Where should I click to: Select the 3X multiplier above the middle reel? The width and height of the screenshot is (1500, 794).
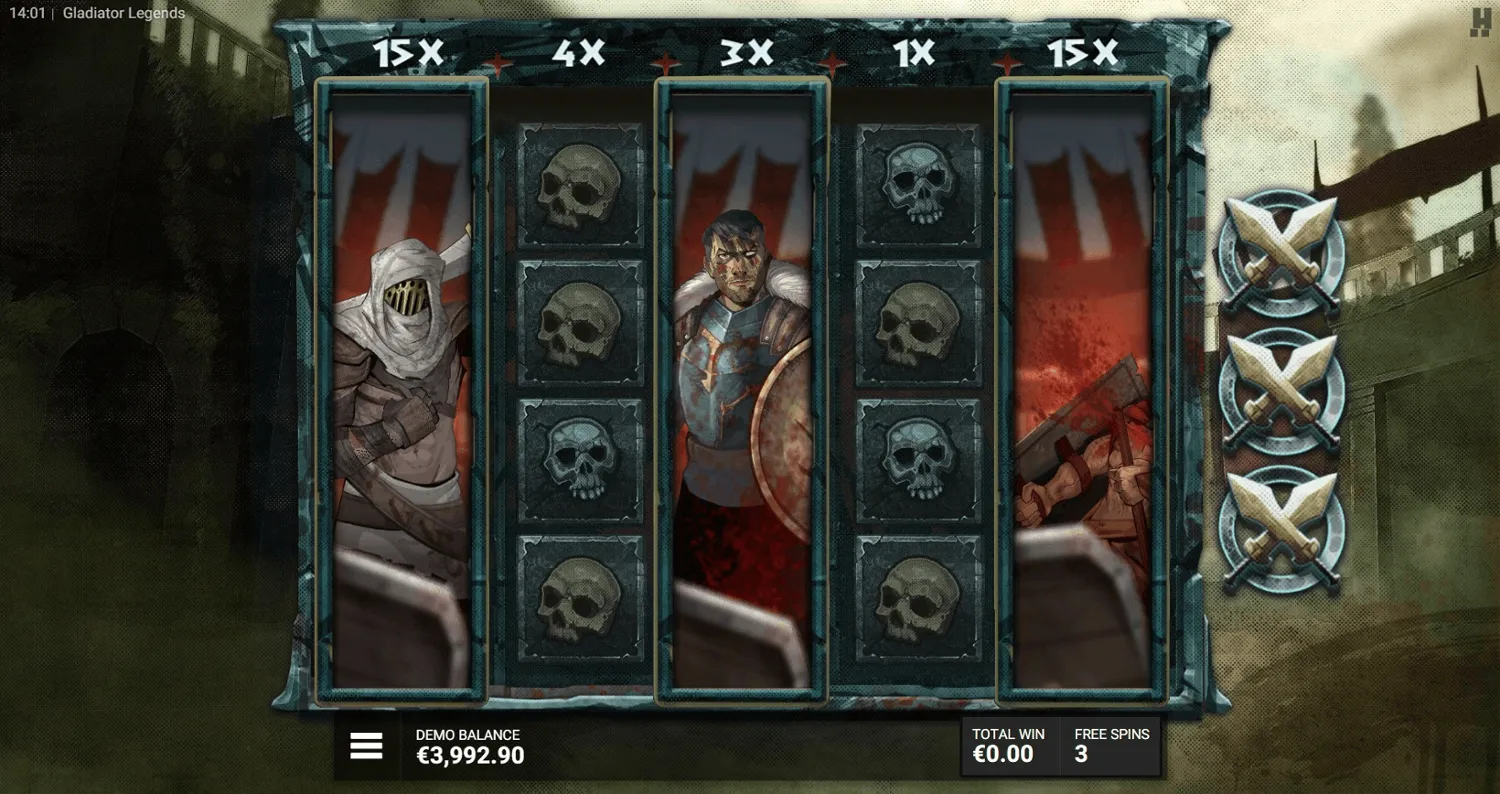(x=743, y=55)
